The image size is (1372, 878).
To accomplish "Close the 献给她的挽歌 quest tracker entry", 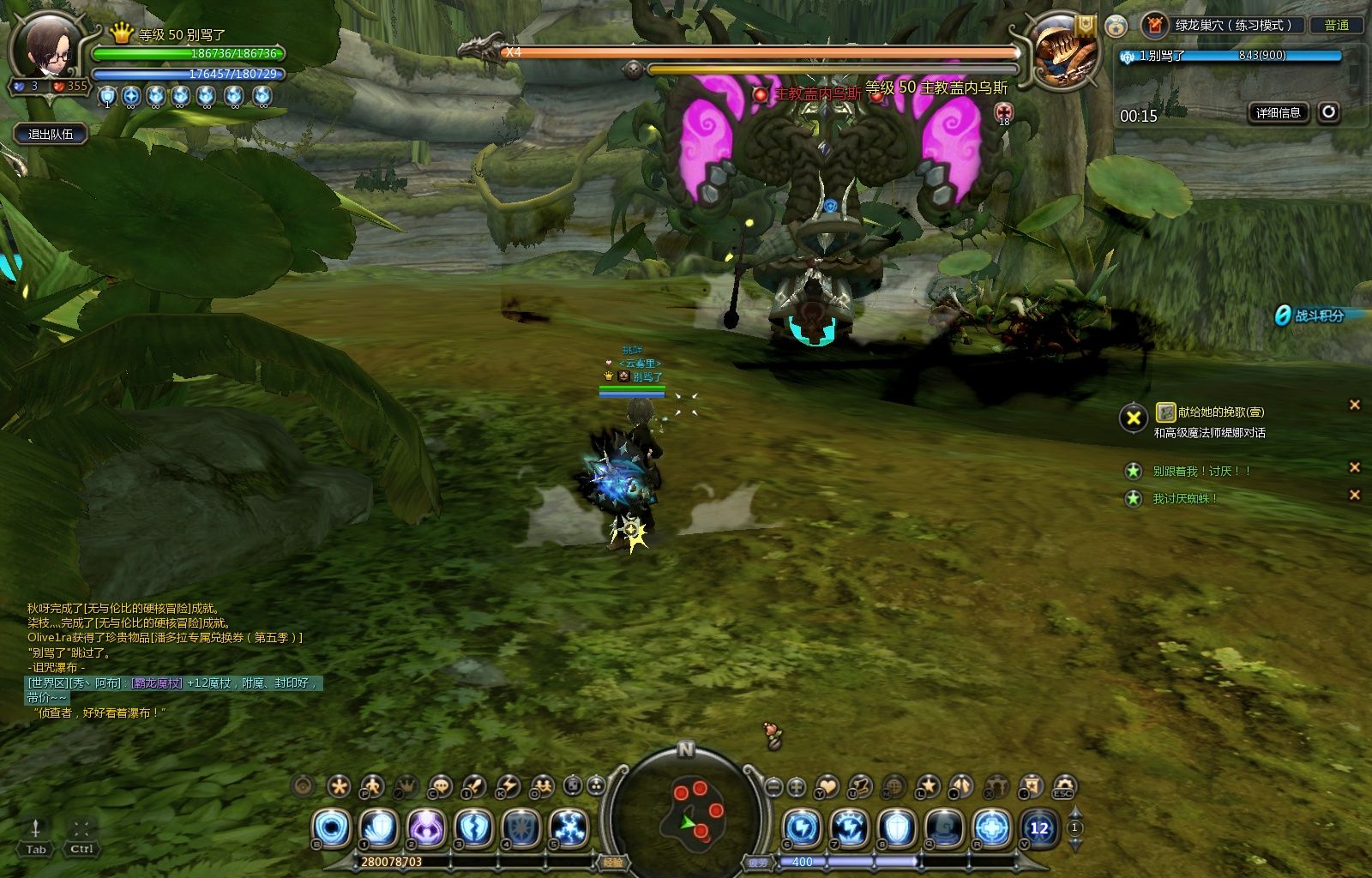I will click(x=1355, y=405).
